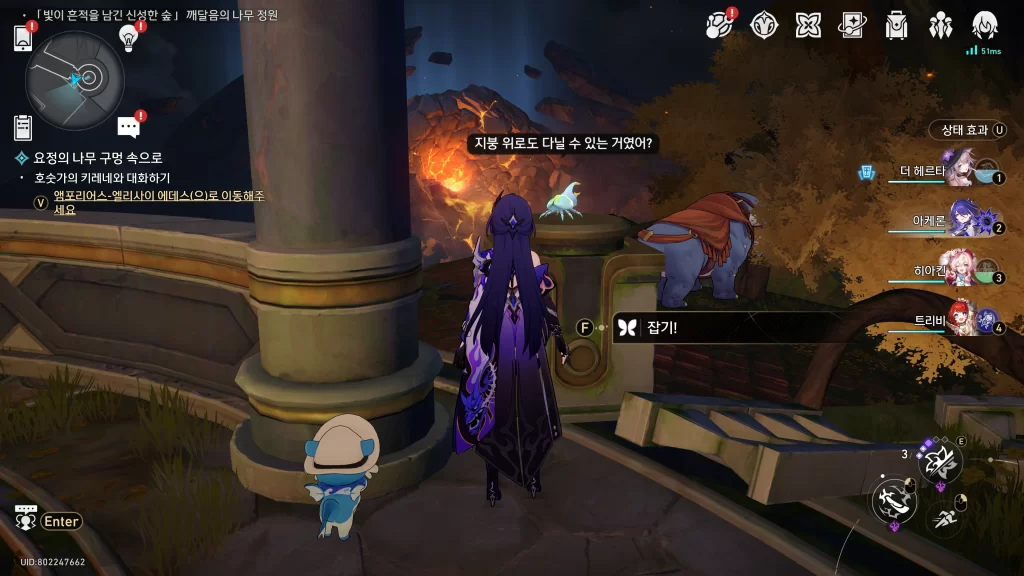Open the character head profile icon
The image size is (1024, 576).
(x=985, y=25)
